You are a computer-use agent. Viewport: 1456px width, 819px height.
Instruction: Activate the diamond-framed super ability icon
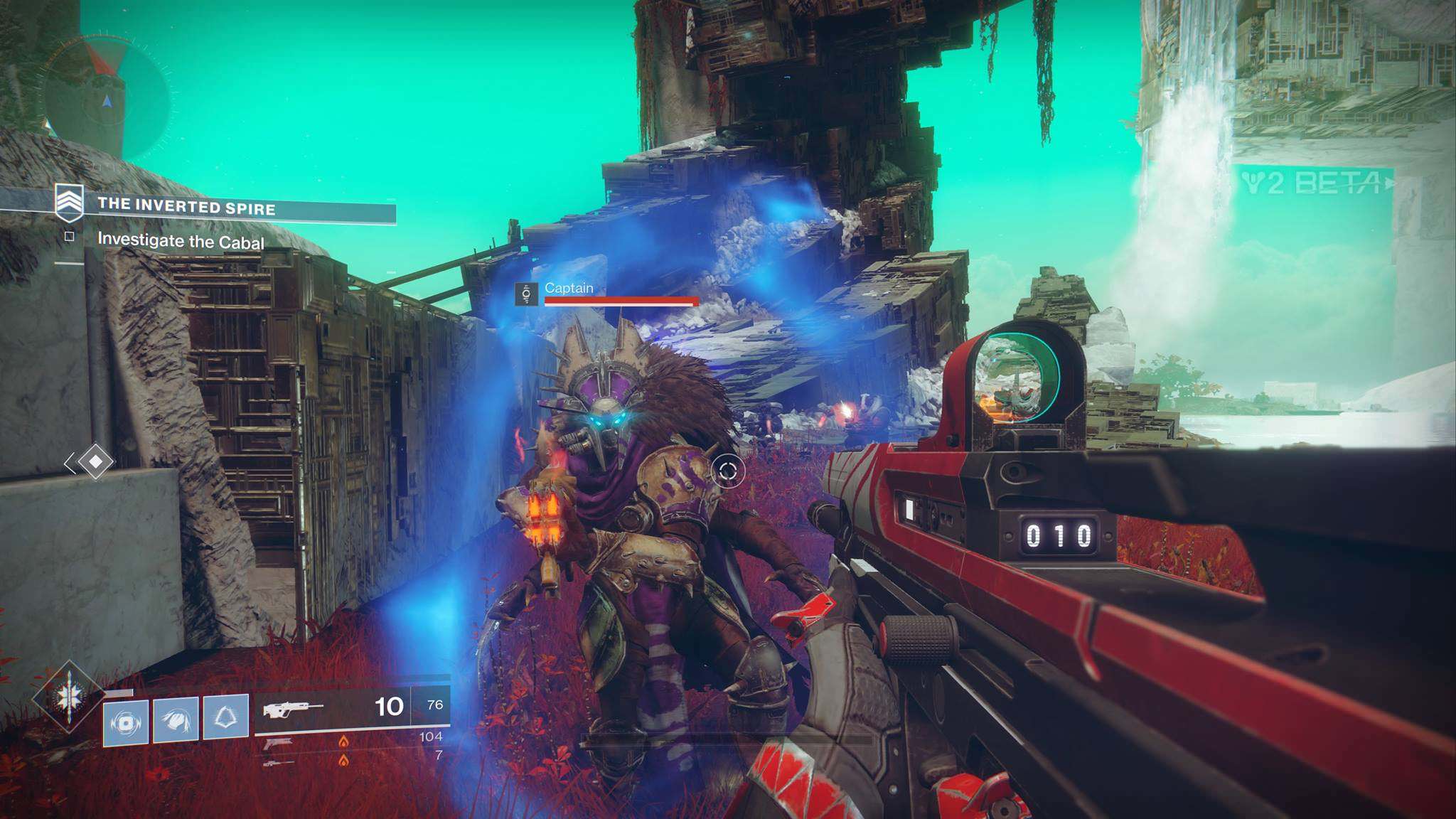coord(69,696)
